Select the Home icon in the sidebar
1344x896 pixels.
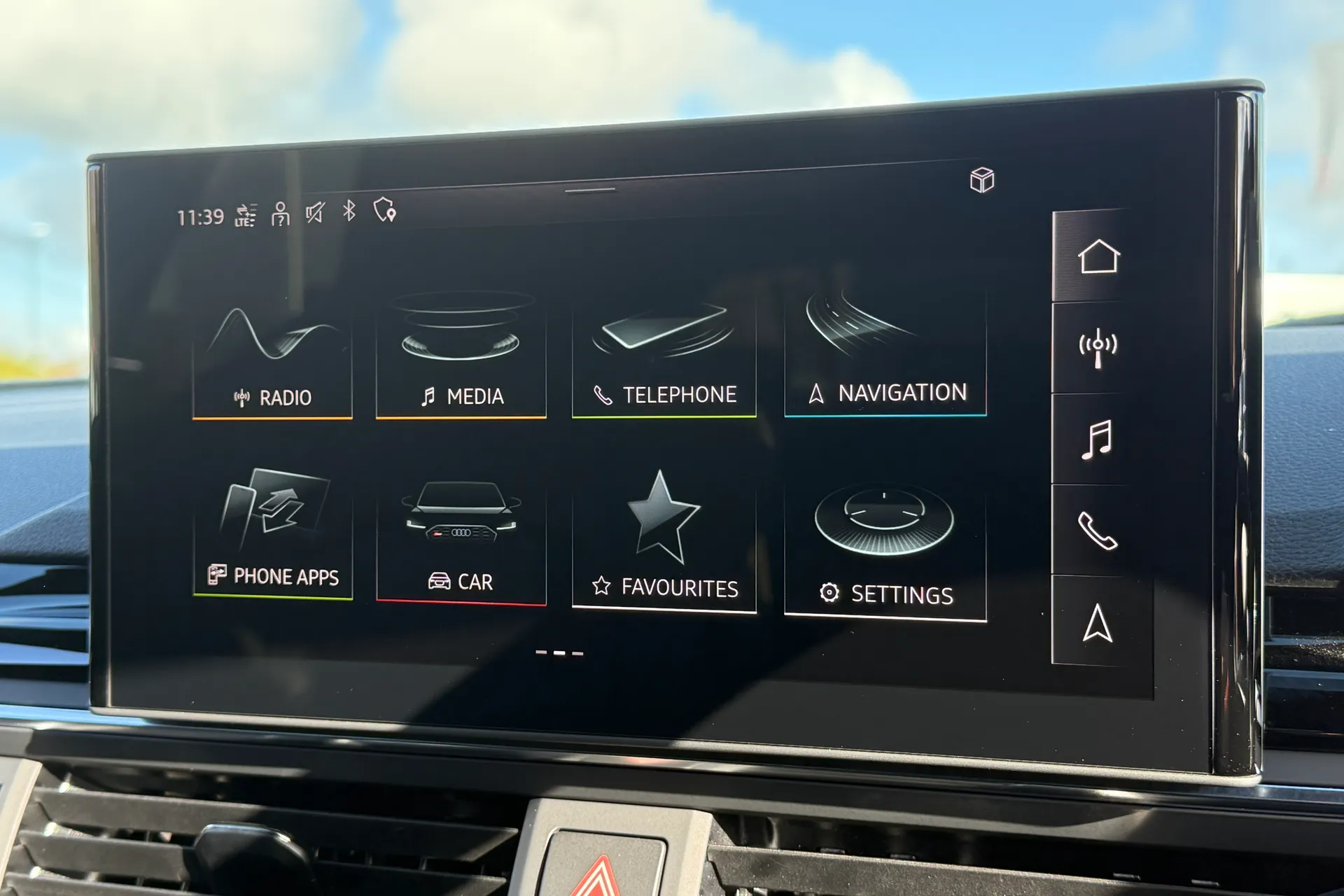pyautogui.click(x=1099, y=256)
